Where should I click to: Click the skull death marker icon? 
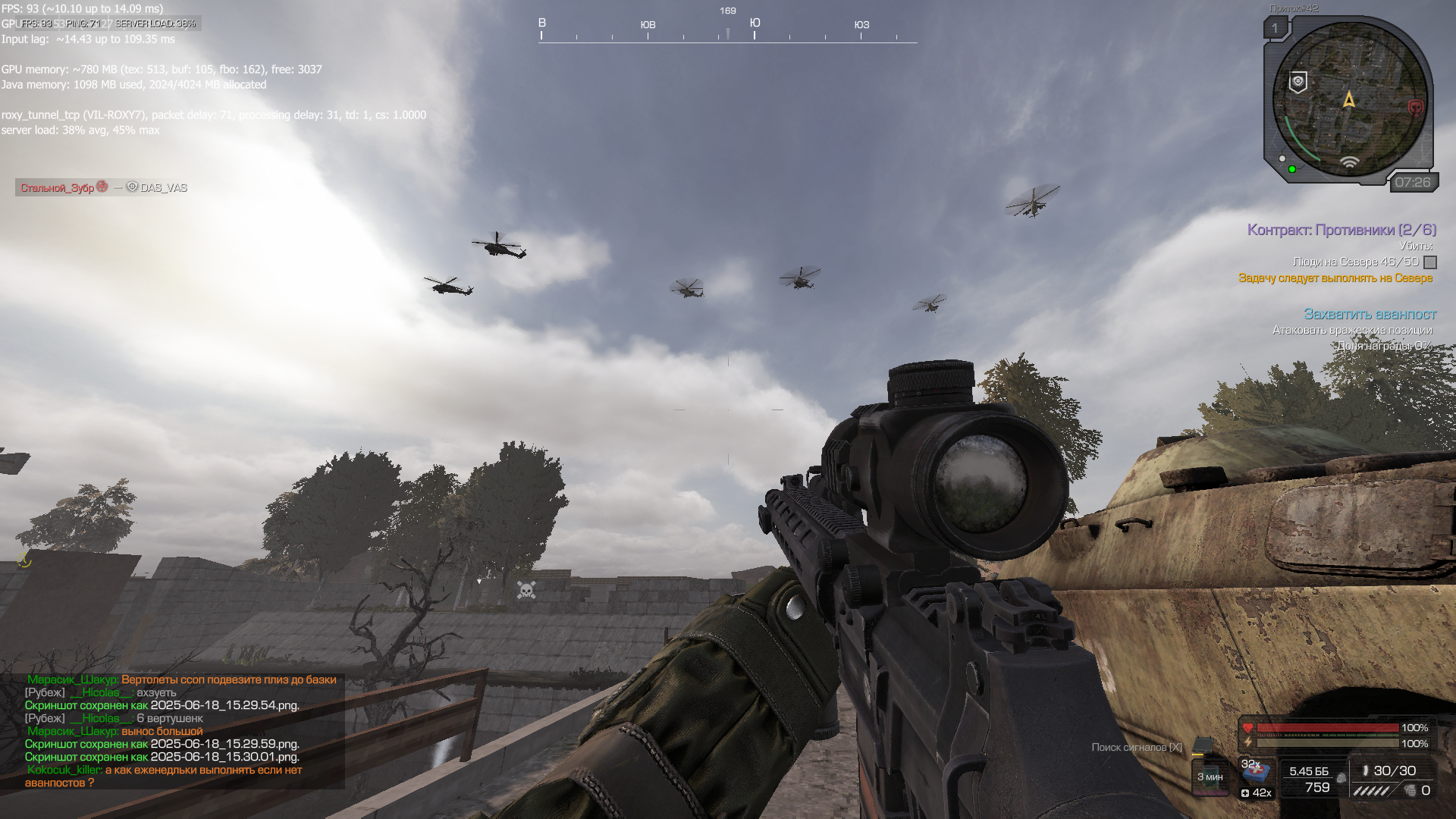pyautogui.click(x=526, y=590)
